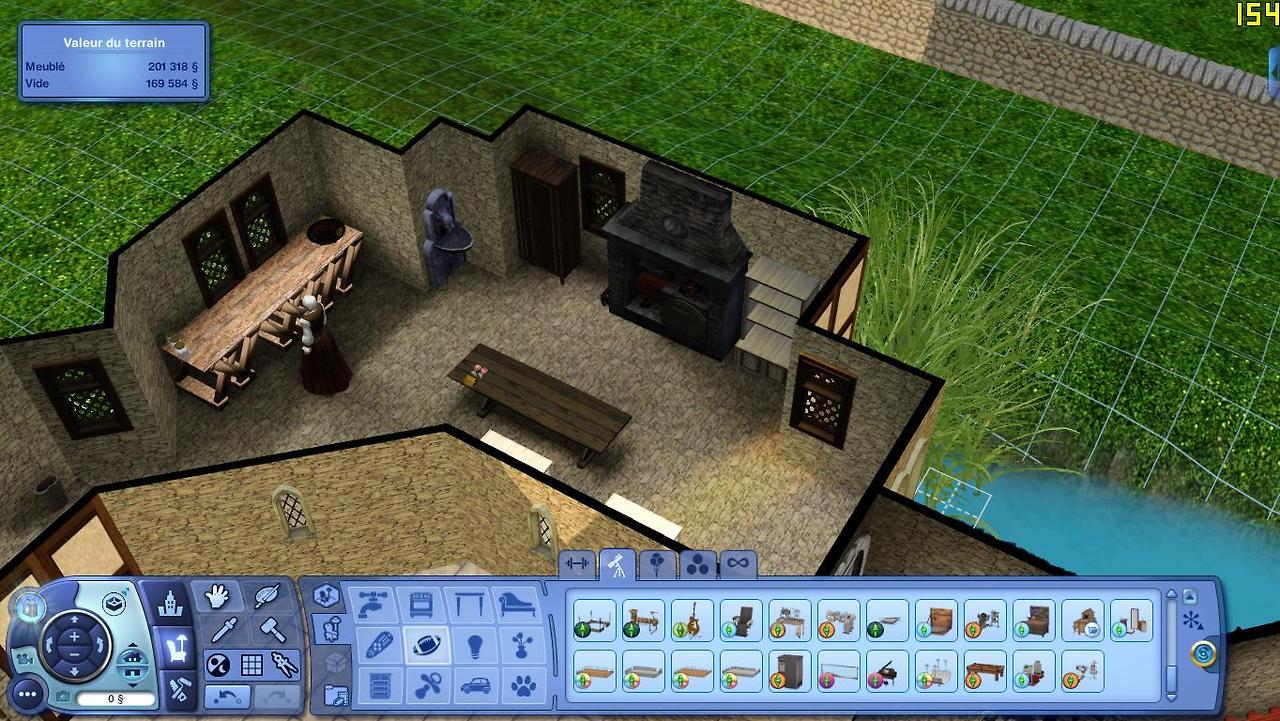This screenshot has width=1280, height=721.
Task: Toggle the grid display button
Action: (x=251, y=664)
